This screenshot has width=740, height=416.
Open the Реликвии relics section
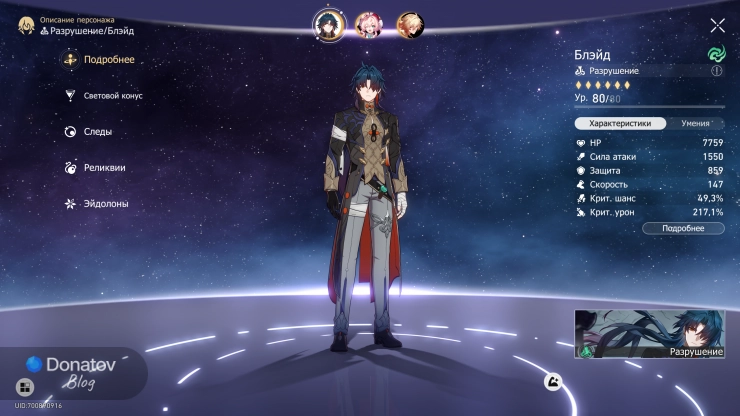[x=93, y=168]
